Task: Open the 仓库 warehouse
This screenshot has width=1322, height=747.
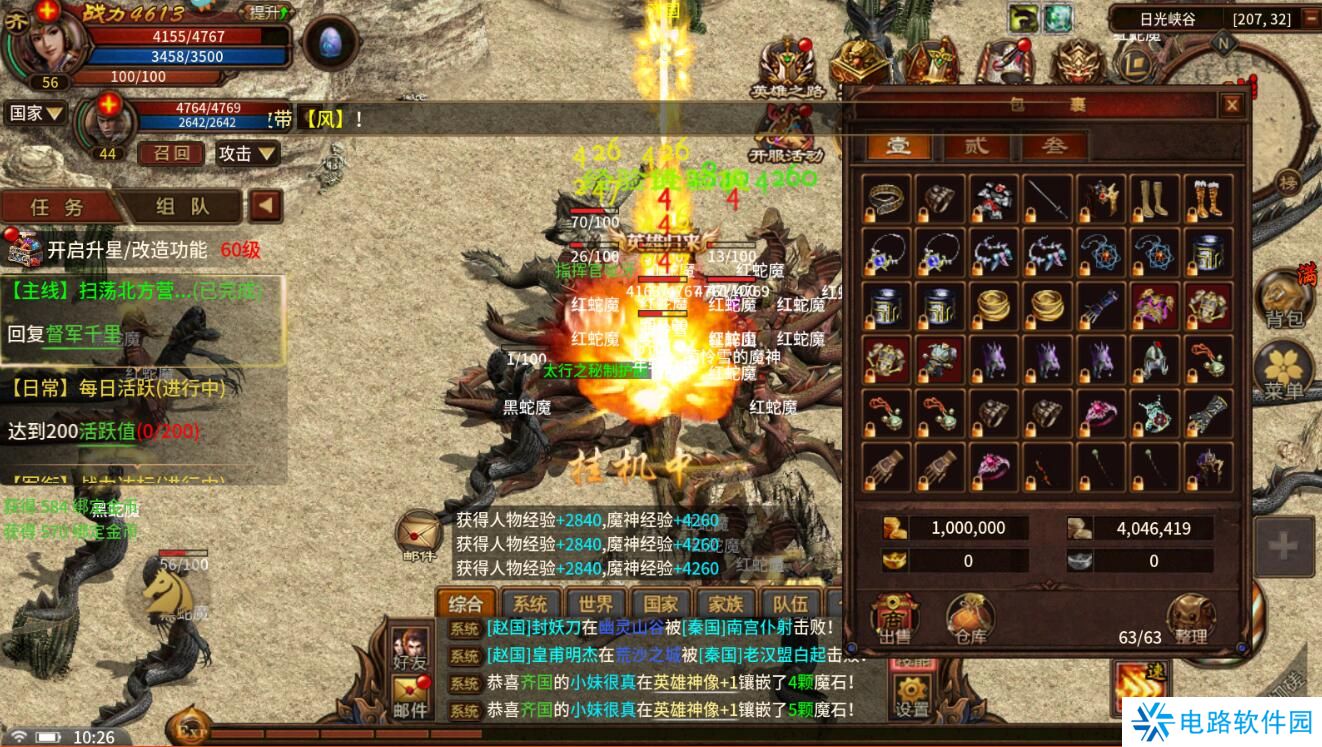Action: pyautogui.click(x=970, y=620)
